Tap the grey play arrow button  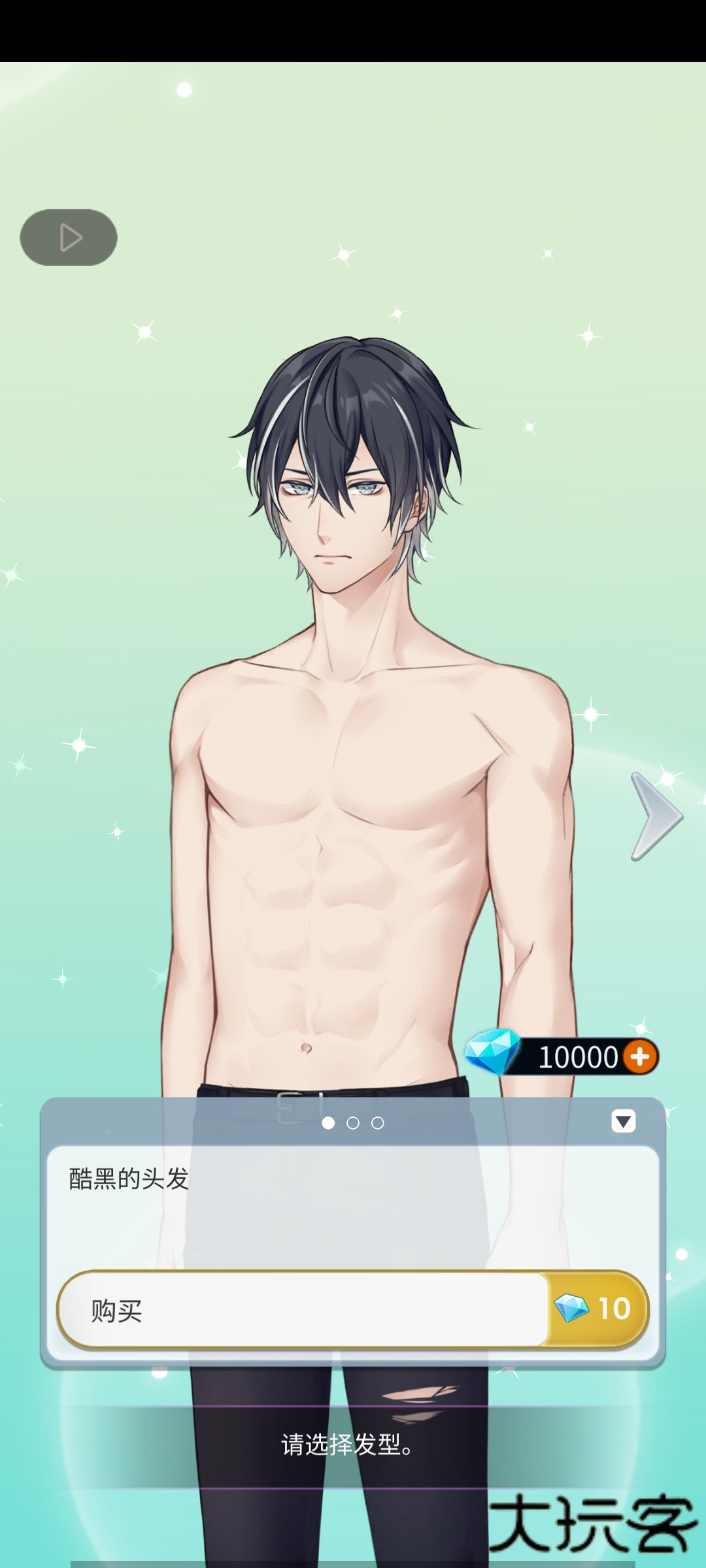(69, 237)
